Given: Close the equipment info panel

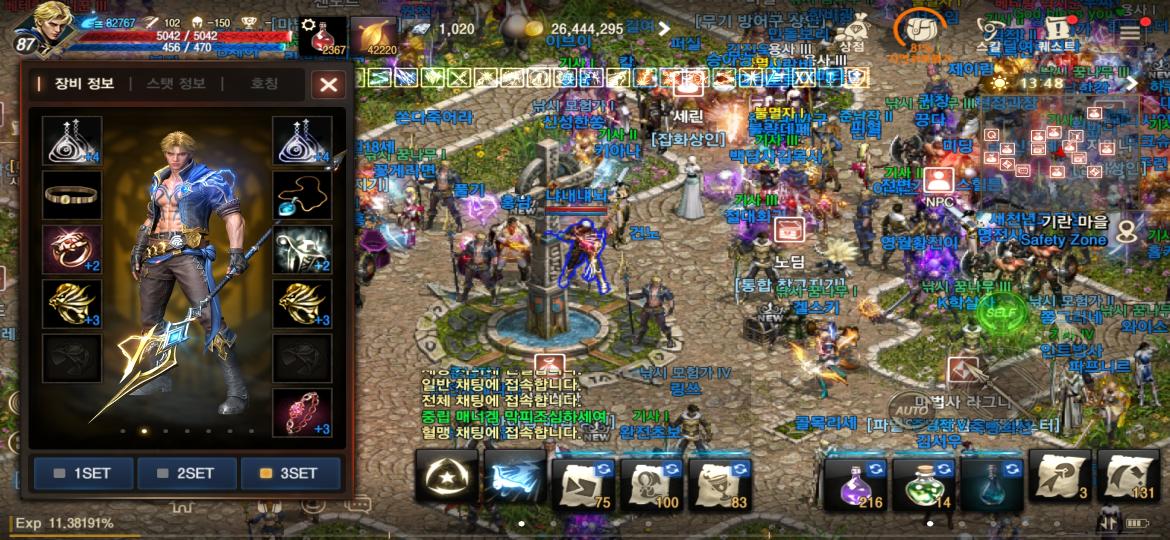Looking at the screenshot, I should [328, 84].
